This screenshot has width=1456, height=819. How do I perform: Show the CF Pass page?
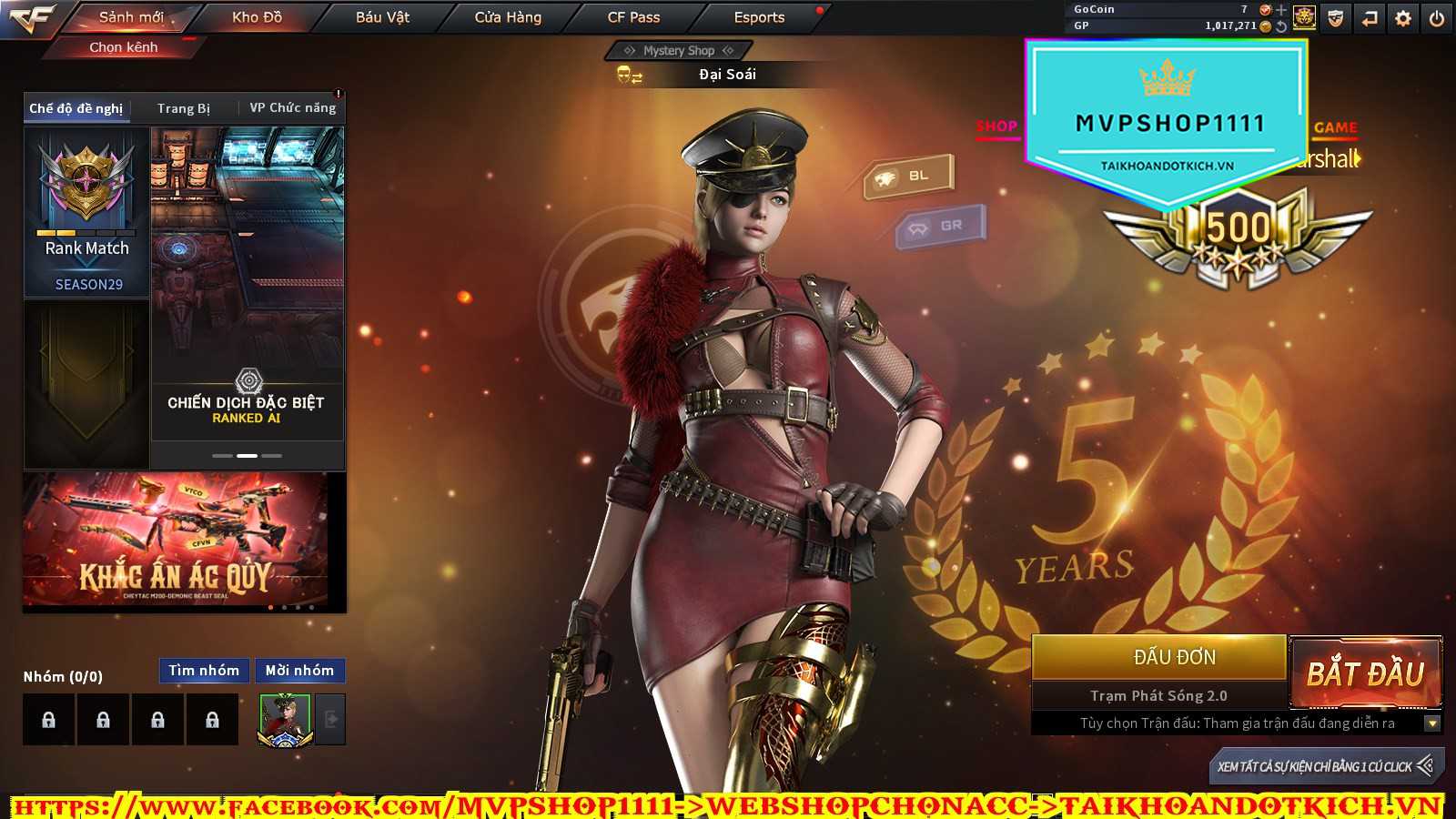(x=633, y=17)
